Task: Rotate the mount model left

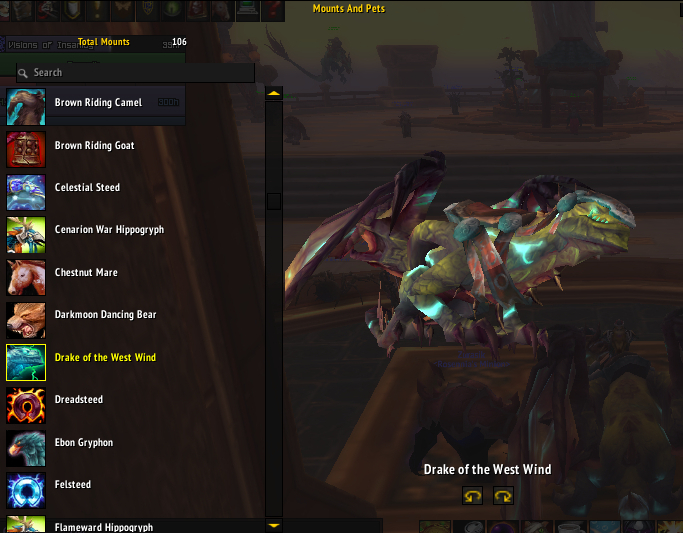Action: (471, 495)
